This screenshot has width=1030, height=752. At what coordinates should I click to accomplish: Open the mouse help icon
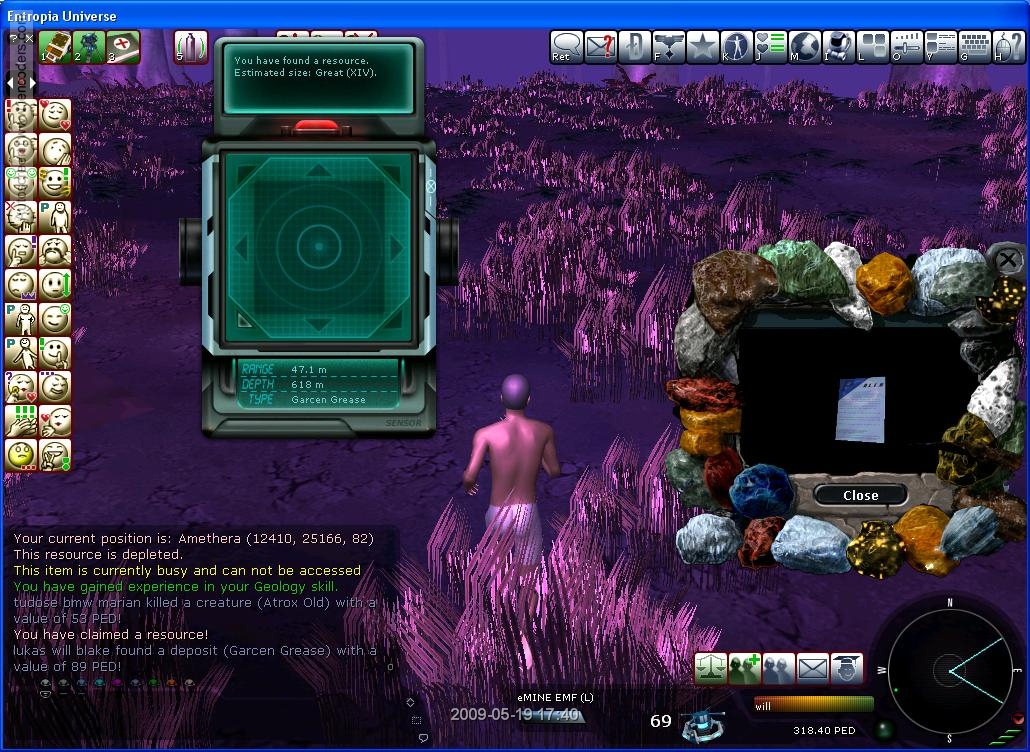(1008, 47)
